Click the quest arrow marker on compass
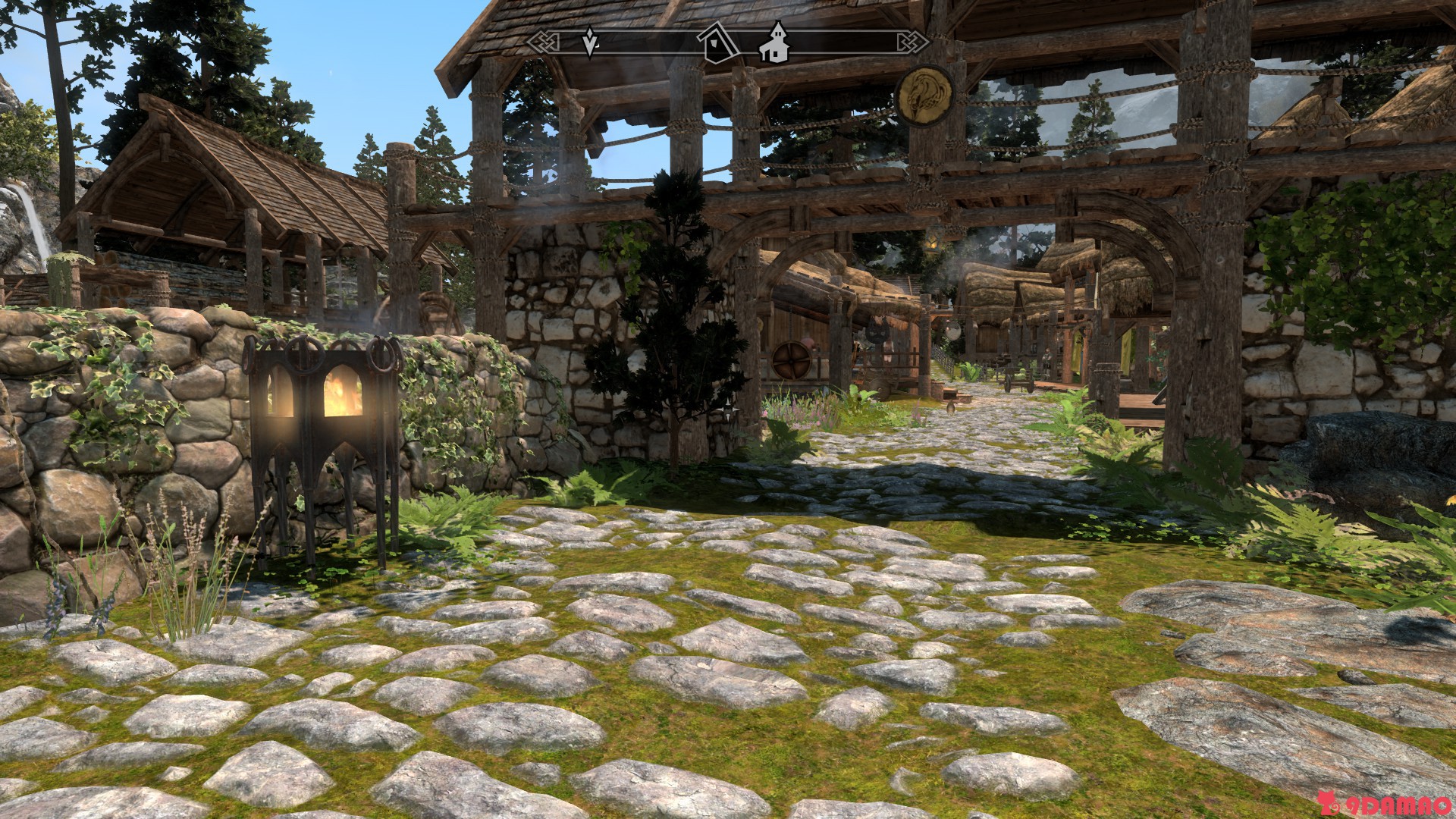Screen dimensions: 1456x819 pos(589,42)
